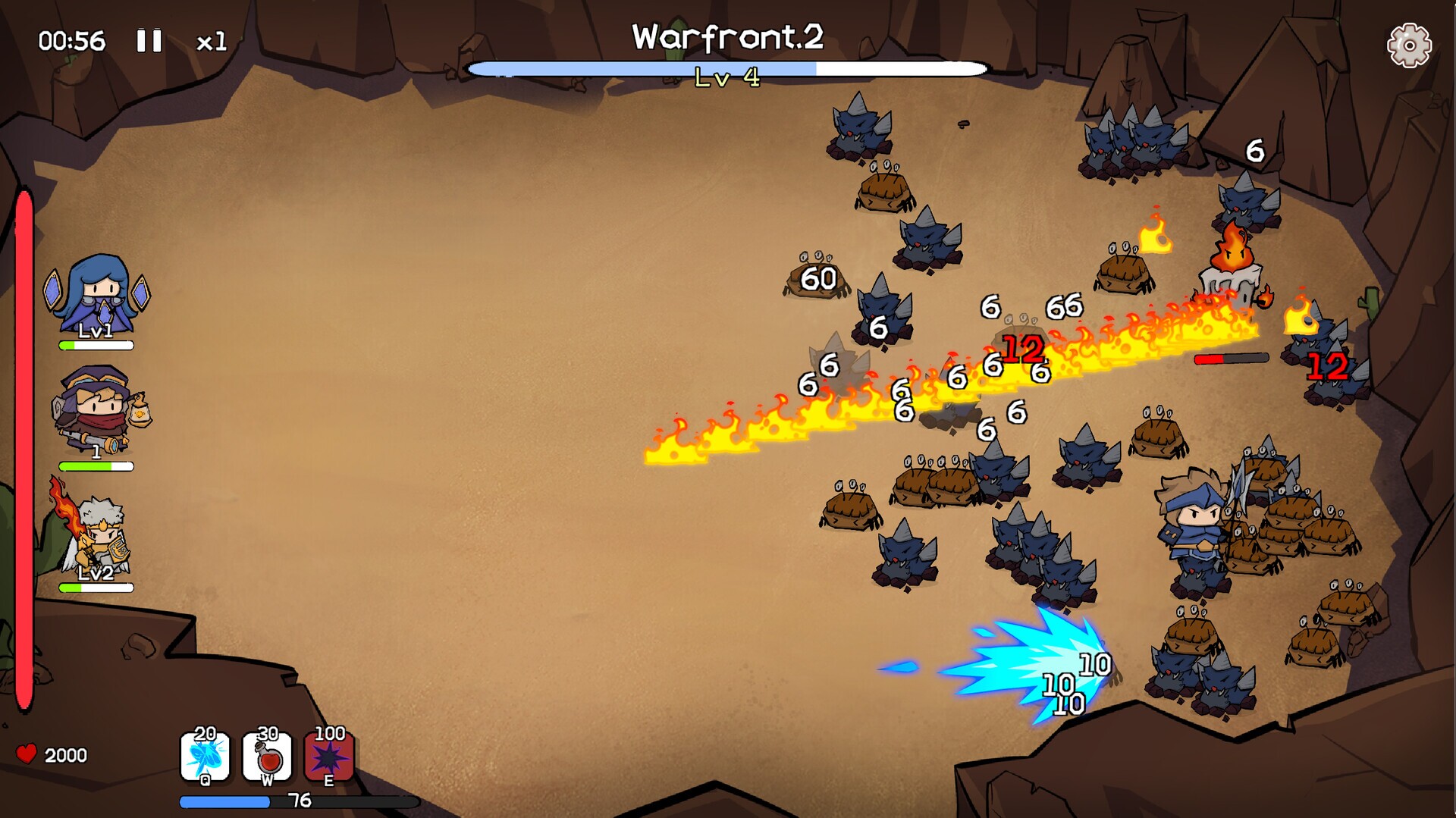Pause the game with the pause icon
The width and height of the screenshot is (1456, 818).
149,40
